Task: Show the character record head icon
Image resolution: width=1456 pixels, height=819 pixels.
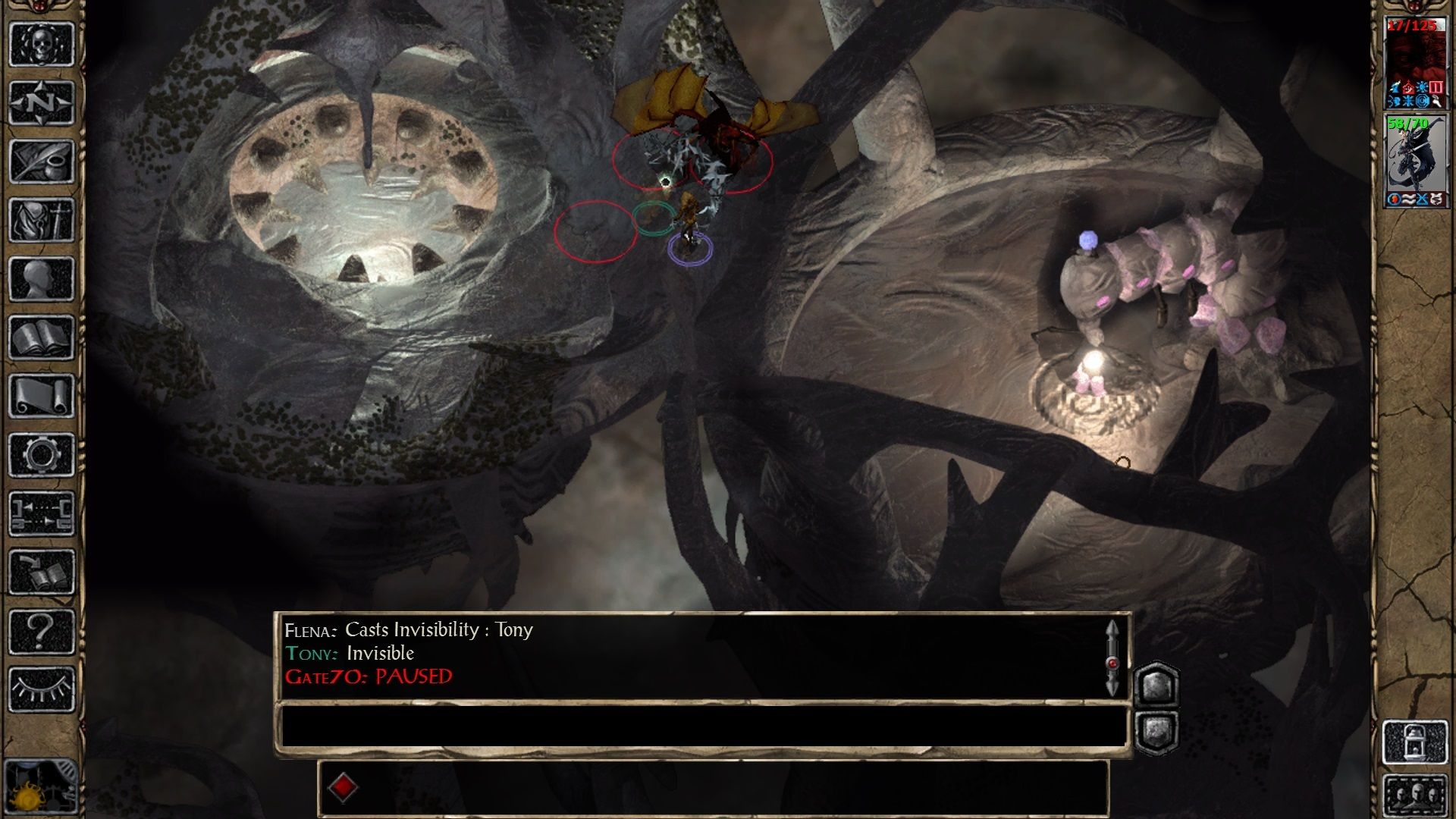Action: (42, 278)
